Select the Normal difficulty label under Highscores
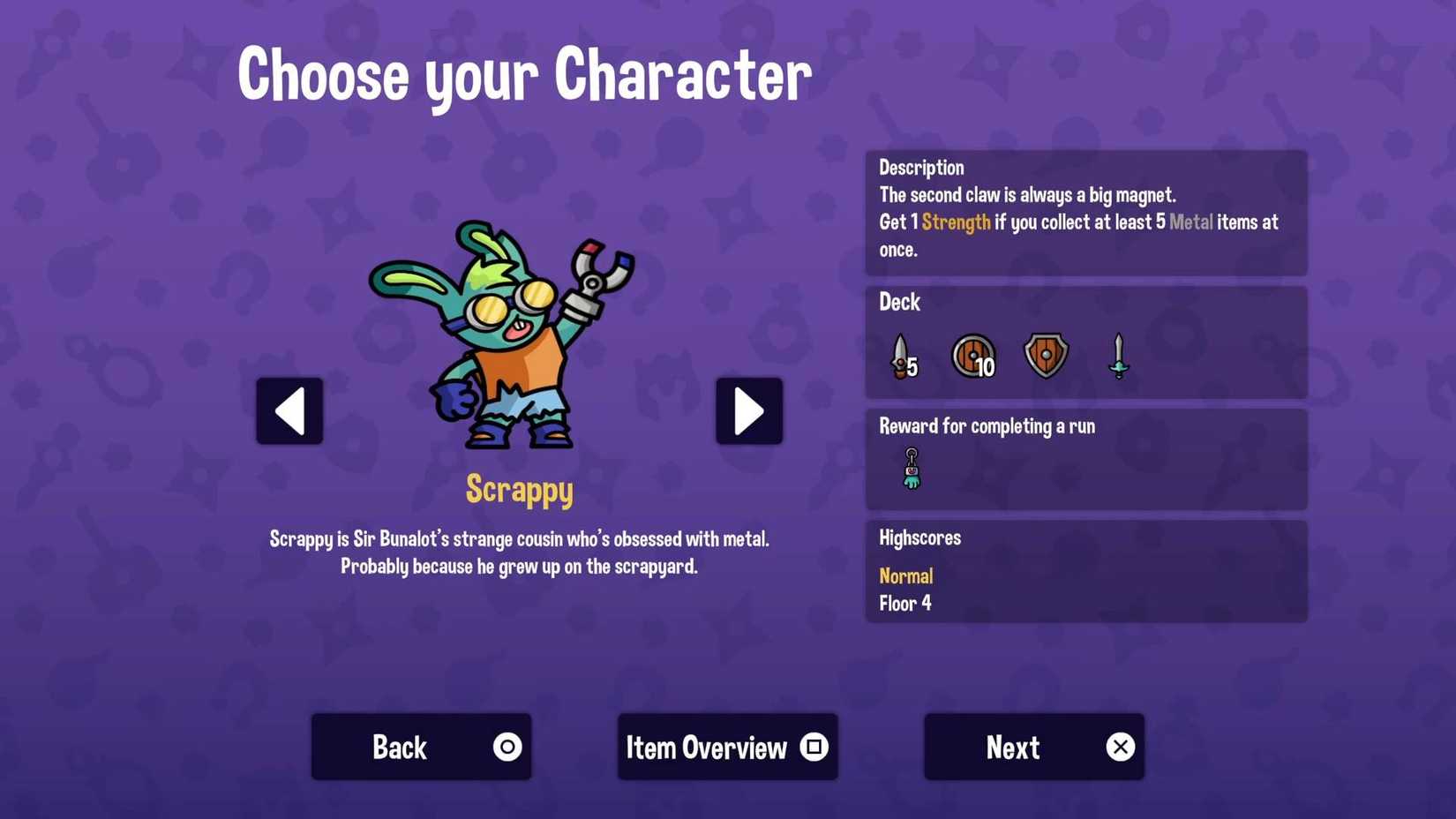 coord(905,575)
